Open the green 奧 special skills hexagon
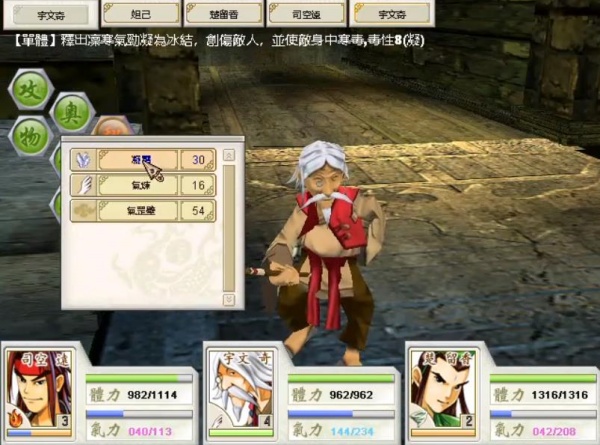 72,112
